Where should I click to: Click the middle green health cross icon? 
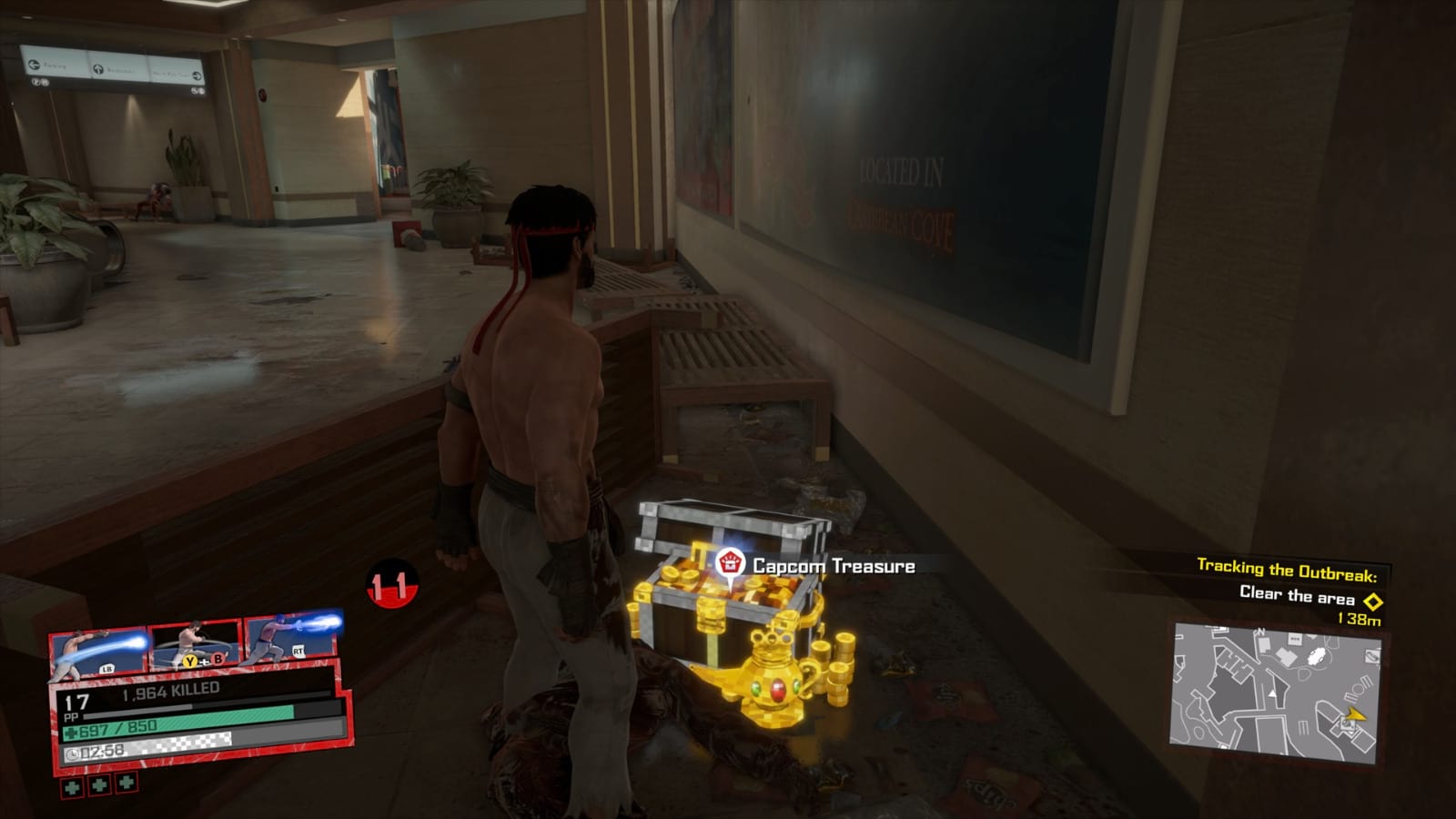(98, 784)
